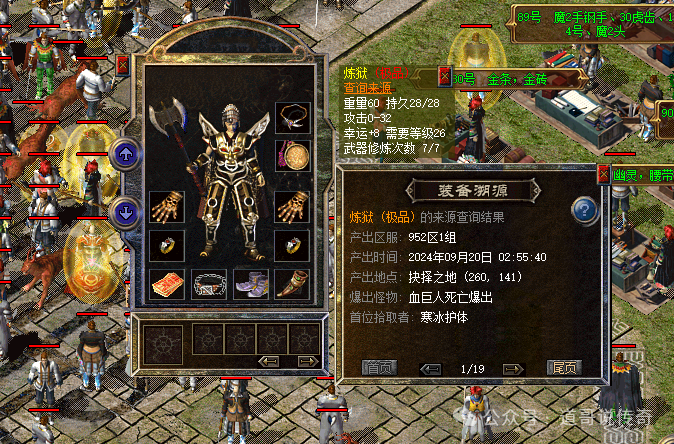Select the red talisman charm slot

(x=166, y=284)
